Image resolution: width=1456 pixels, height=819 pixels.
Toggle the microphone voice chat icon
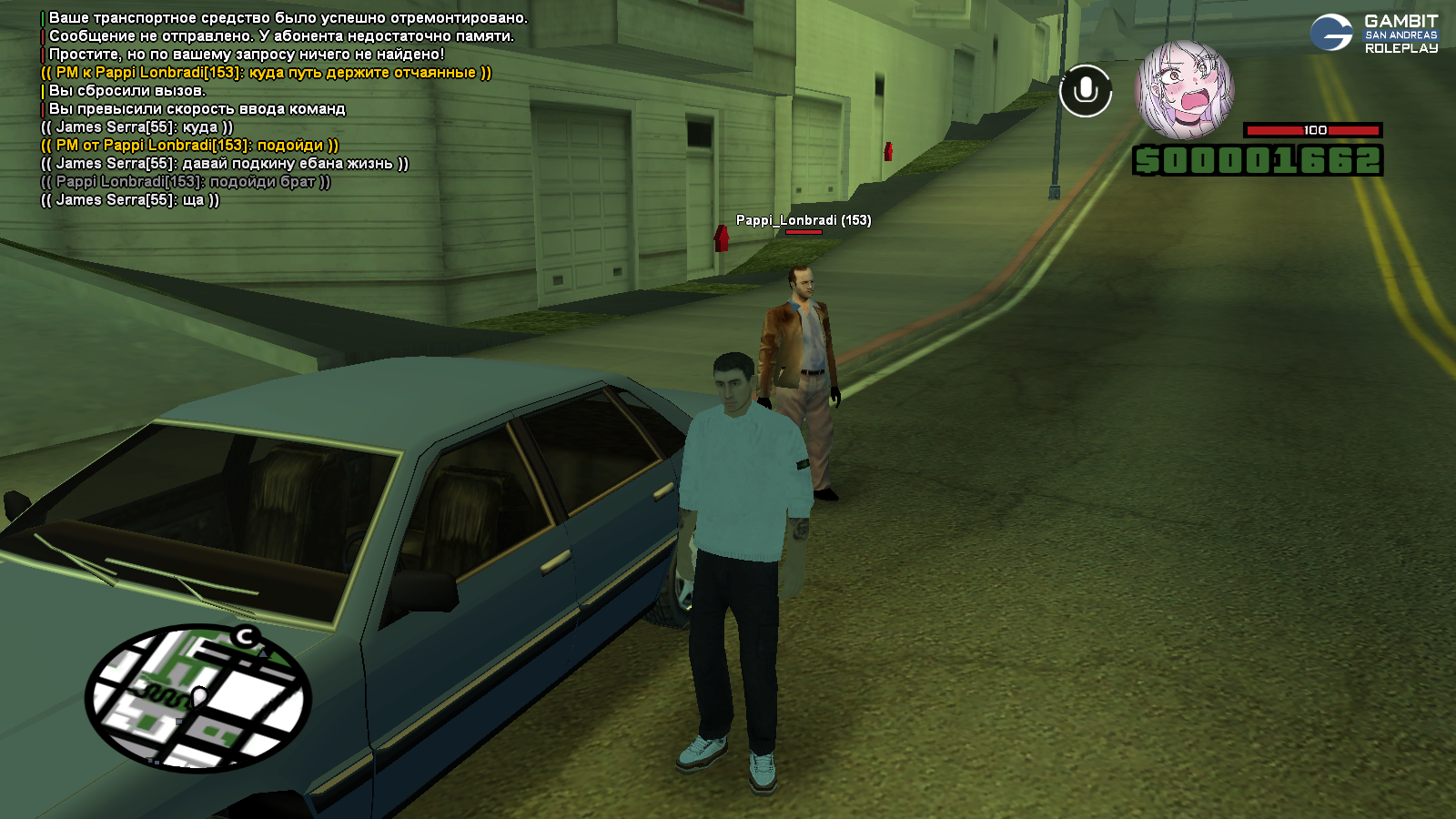1086,91
